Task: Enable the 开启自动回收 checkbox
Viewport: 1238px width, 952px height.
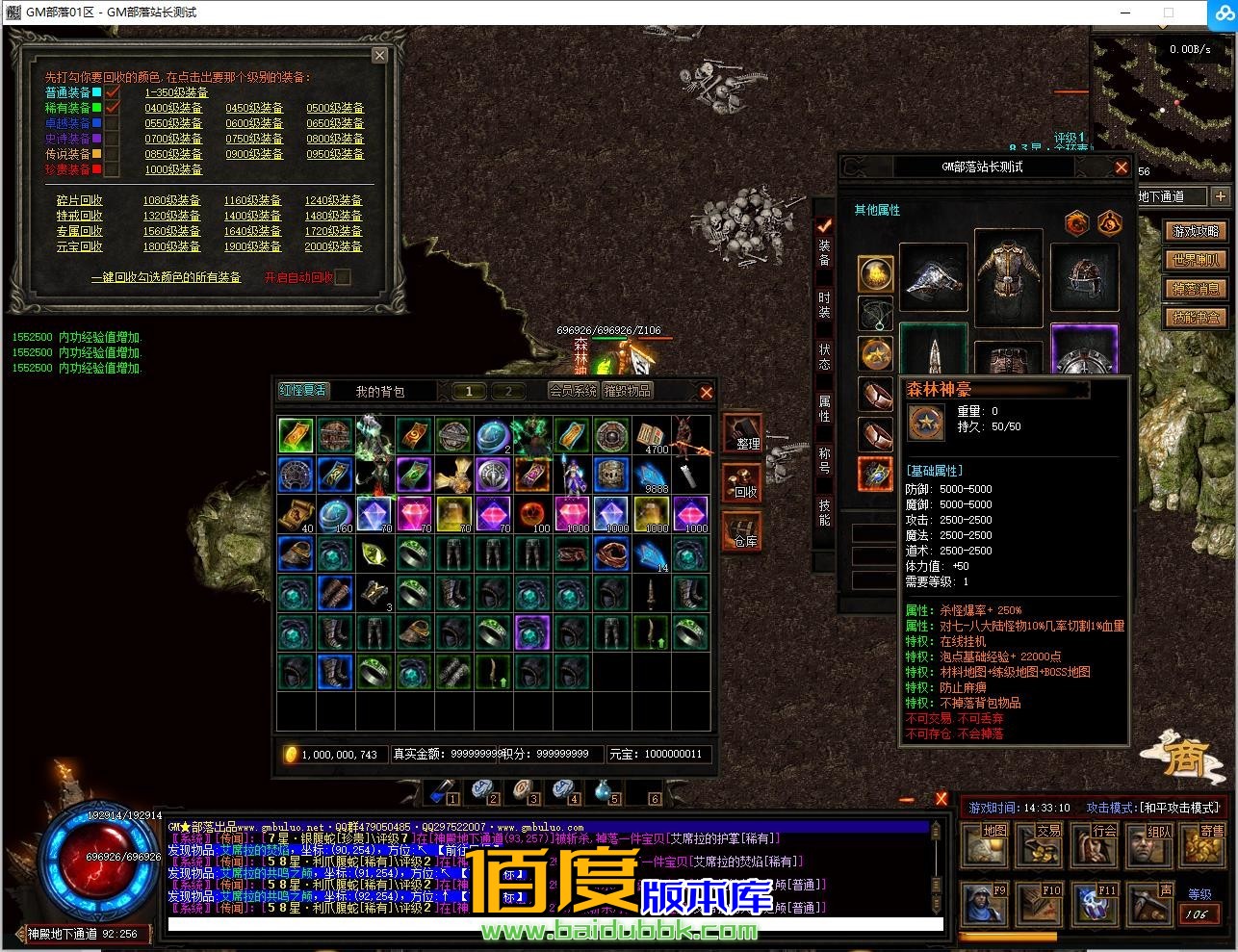Action: [x=342, y=277]
